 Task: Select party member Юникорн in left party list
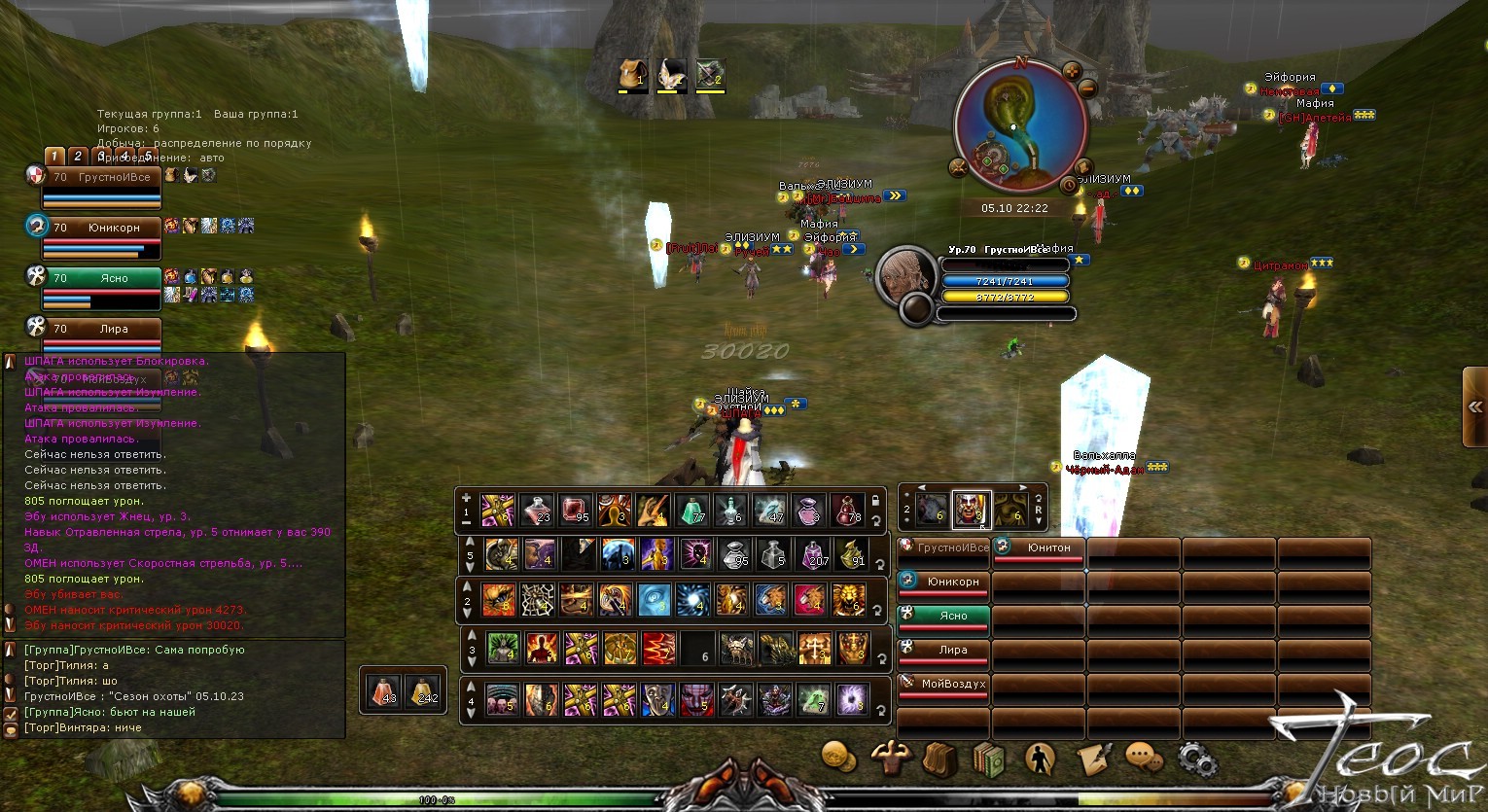point(102,228)
